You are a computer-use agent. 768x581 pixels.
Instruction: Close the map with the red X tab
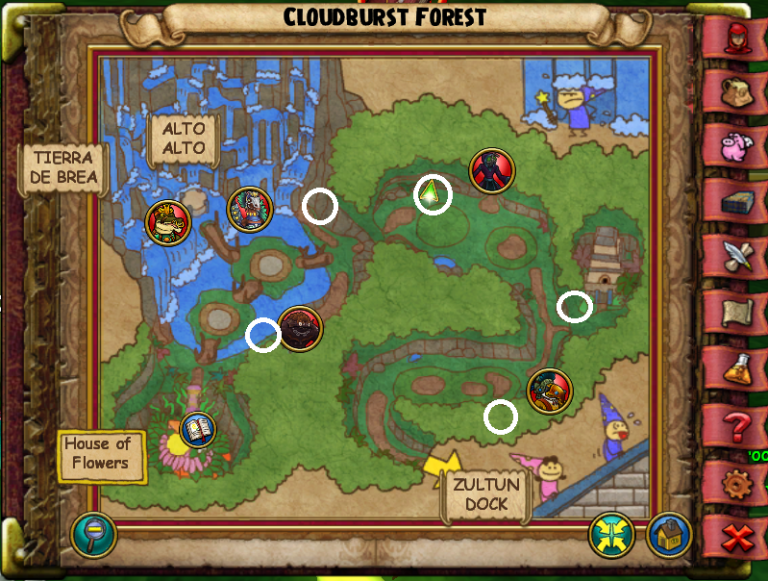click(738, 539)
